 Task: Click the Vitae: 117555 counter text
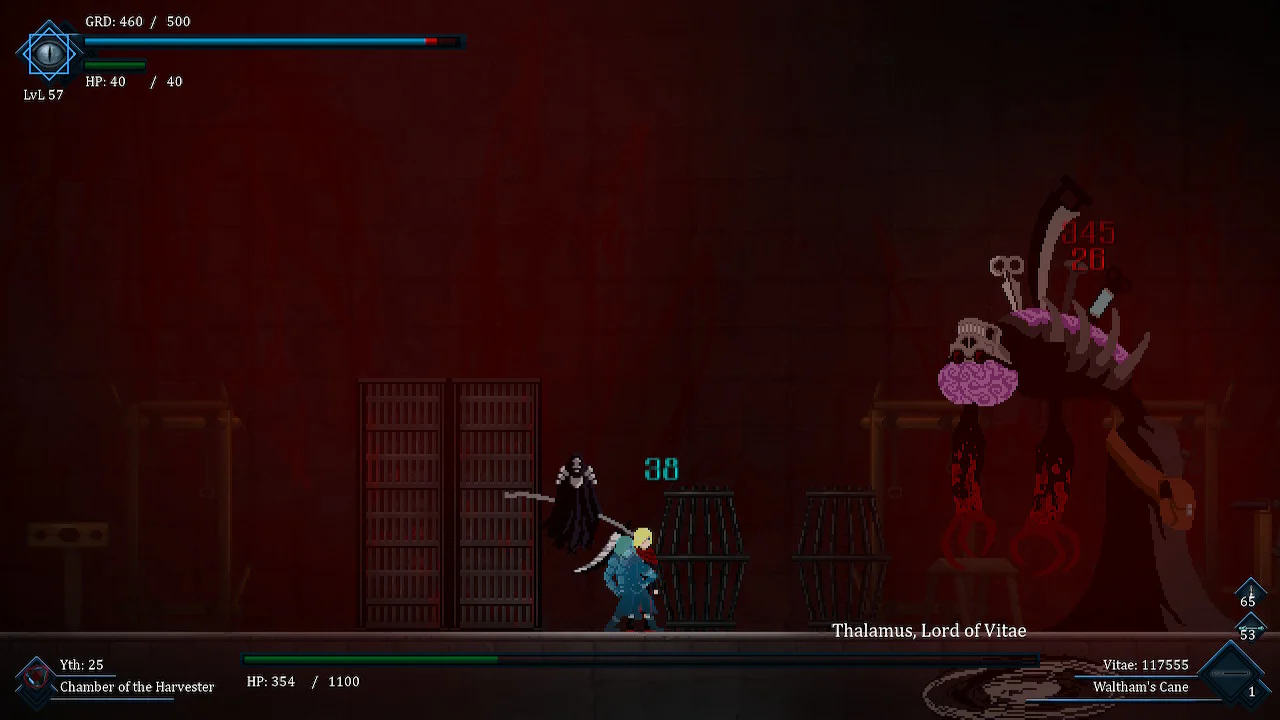pos(1146,664)
